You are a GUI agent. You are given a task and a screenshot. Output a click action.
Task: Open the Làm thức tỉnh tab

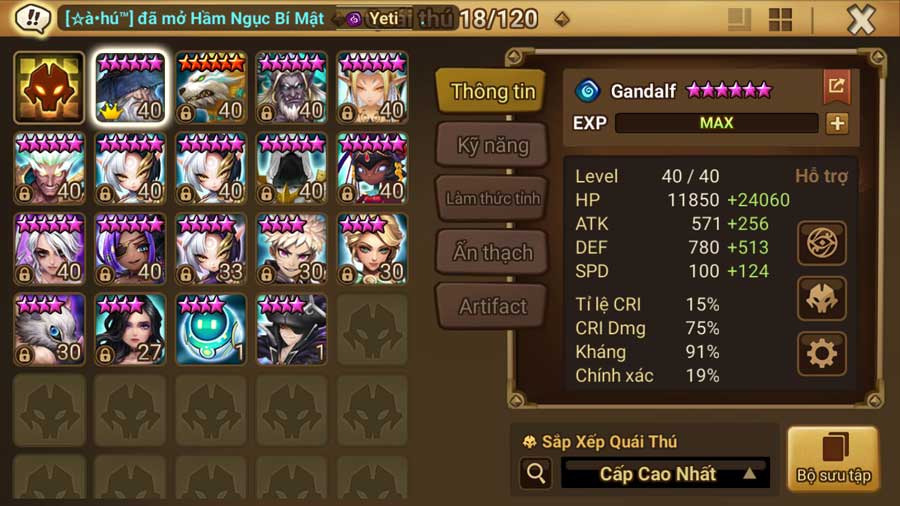492,198
